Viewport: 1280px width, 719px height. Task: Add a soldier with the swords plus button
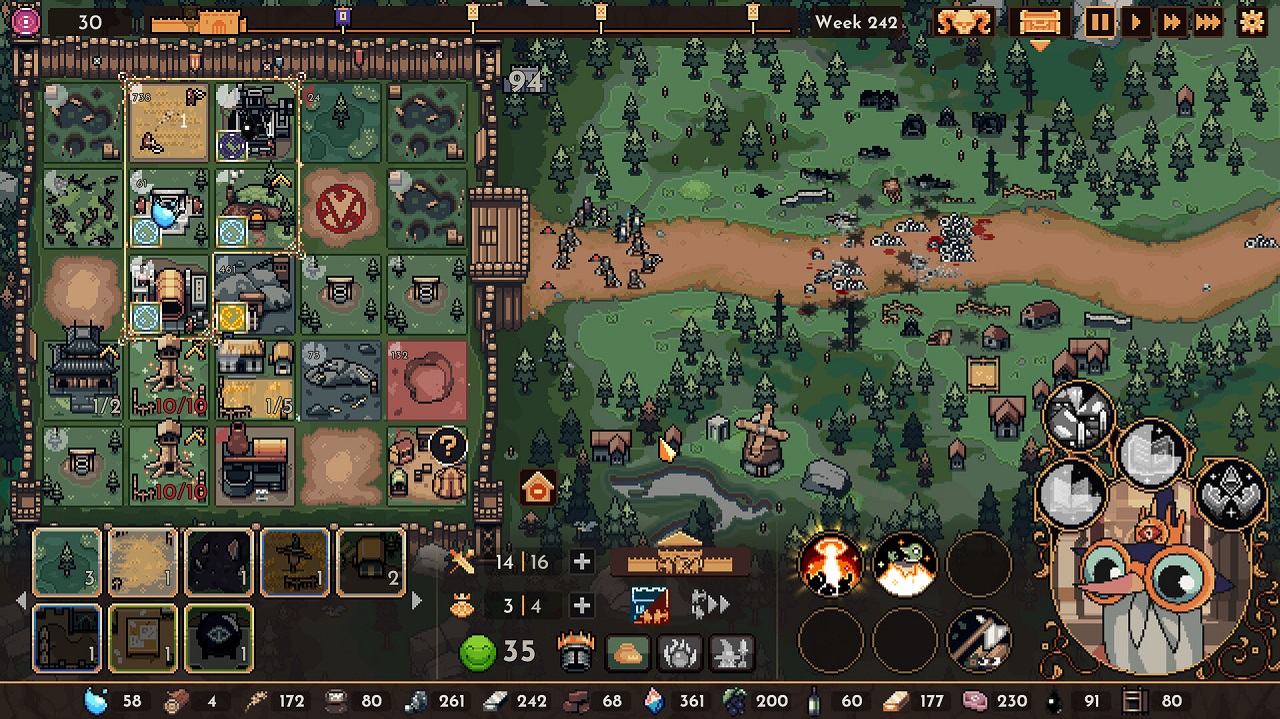(581, 562)
